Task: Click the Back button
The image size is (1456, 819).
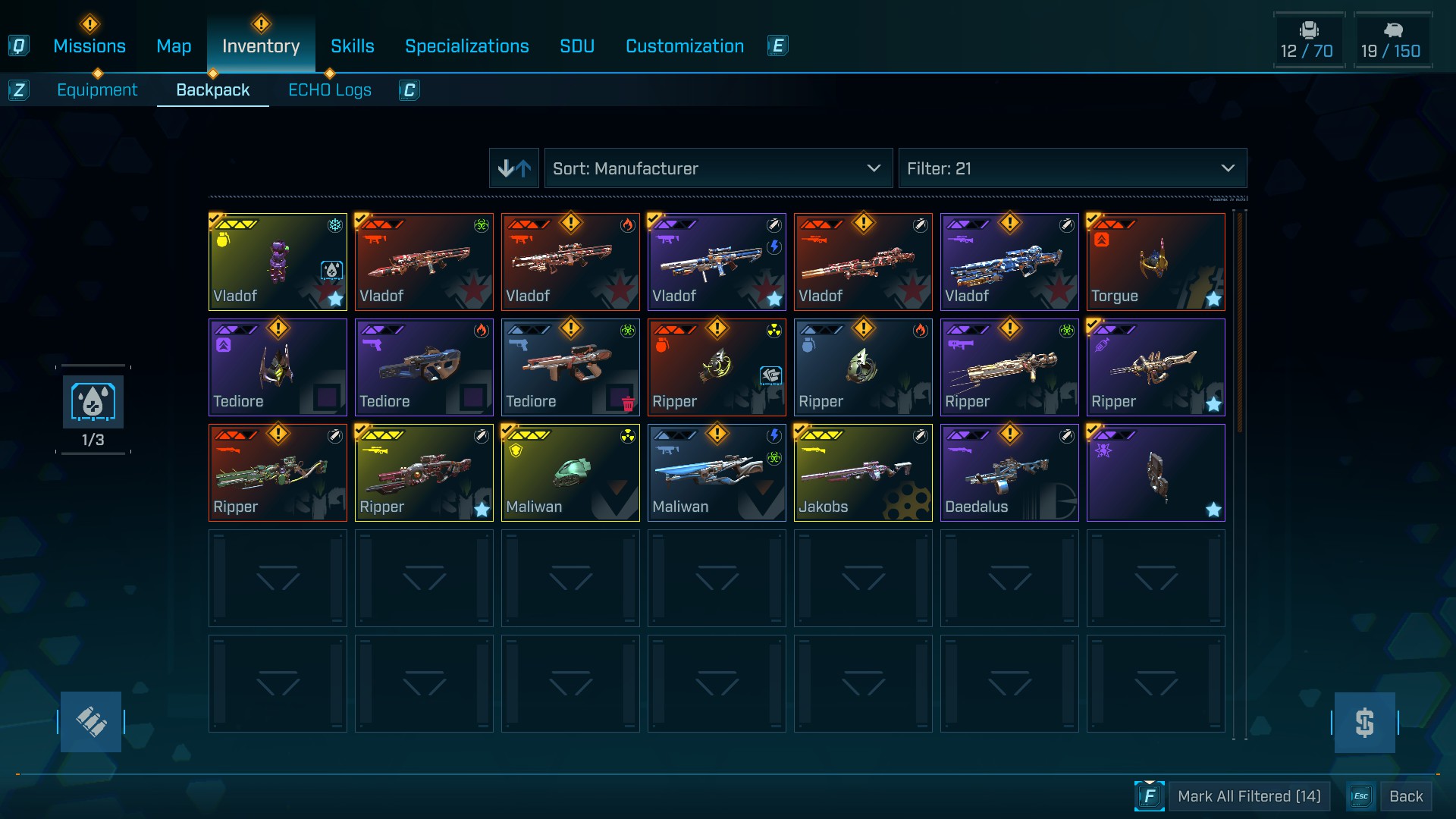Action: tap(1405, 796)
